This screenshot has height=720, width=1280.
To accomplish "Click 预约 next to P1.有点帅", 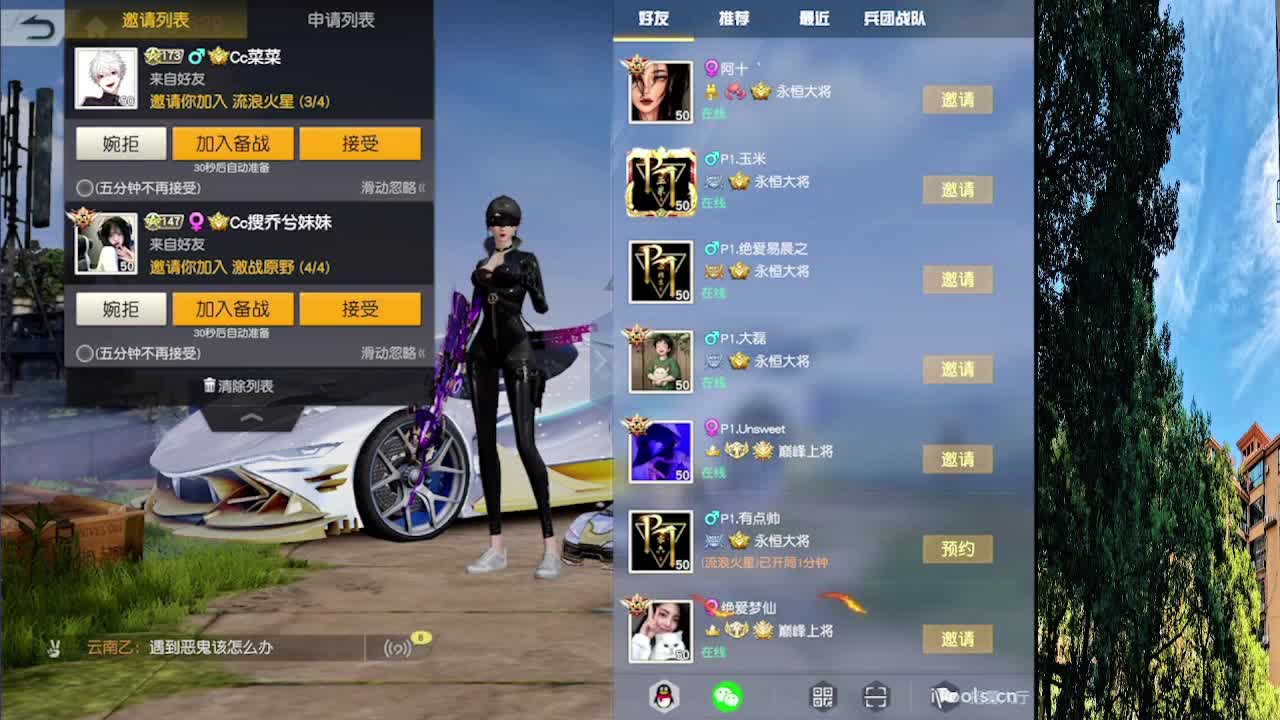I will 957,550.
